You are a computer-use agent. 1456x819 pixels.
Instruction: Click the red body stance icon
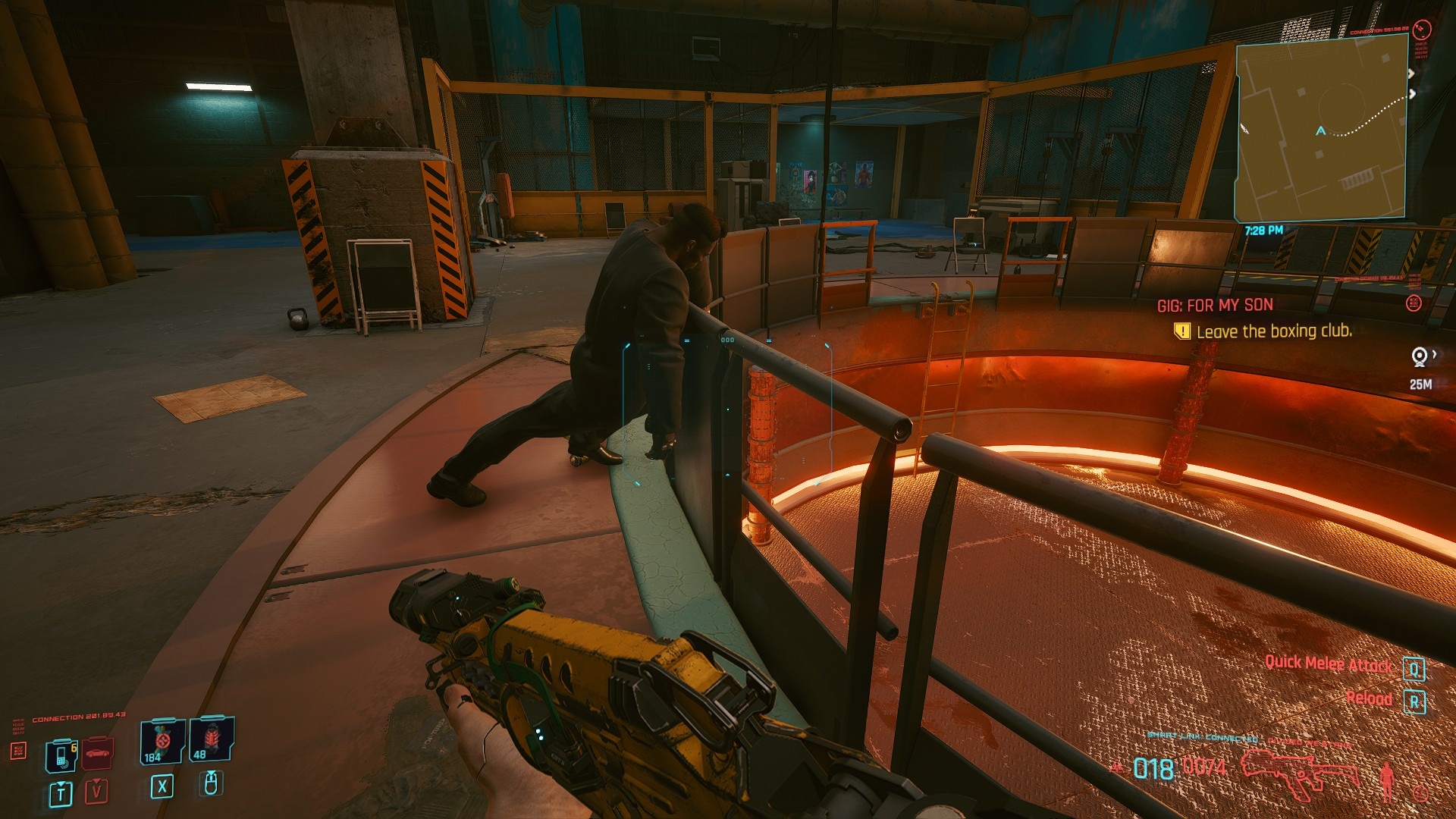[1387, 779]
